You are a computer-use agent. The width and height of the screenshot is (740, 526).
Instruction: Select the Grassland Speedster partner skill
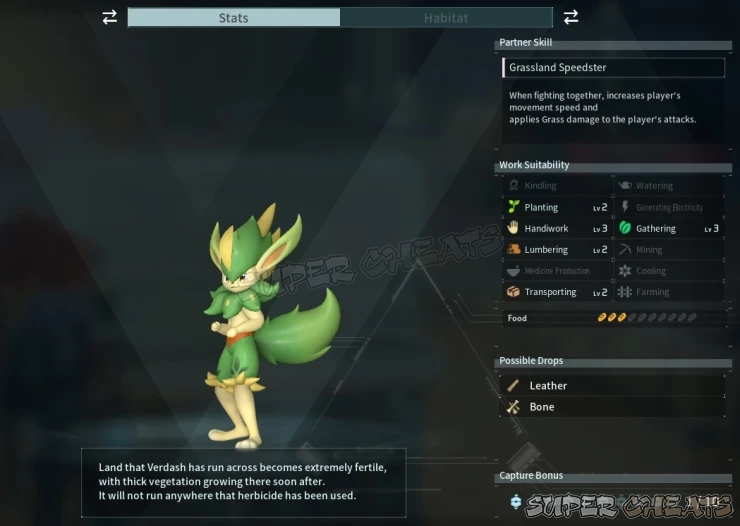click(x=613, y=68)
